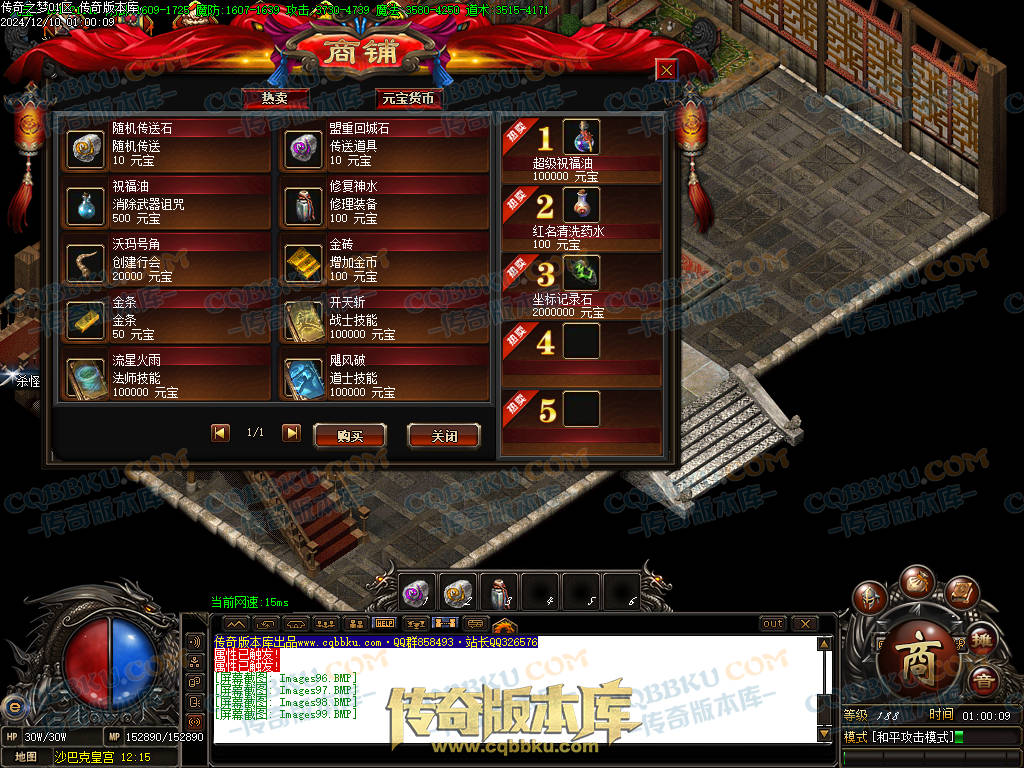Click the 关闭 close button
1024x768 pixels.
(443, 436)
